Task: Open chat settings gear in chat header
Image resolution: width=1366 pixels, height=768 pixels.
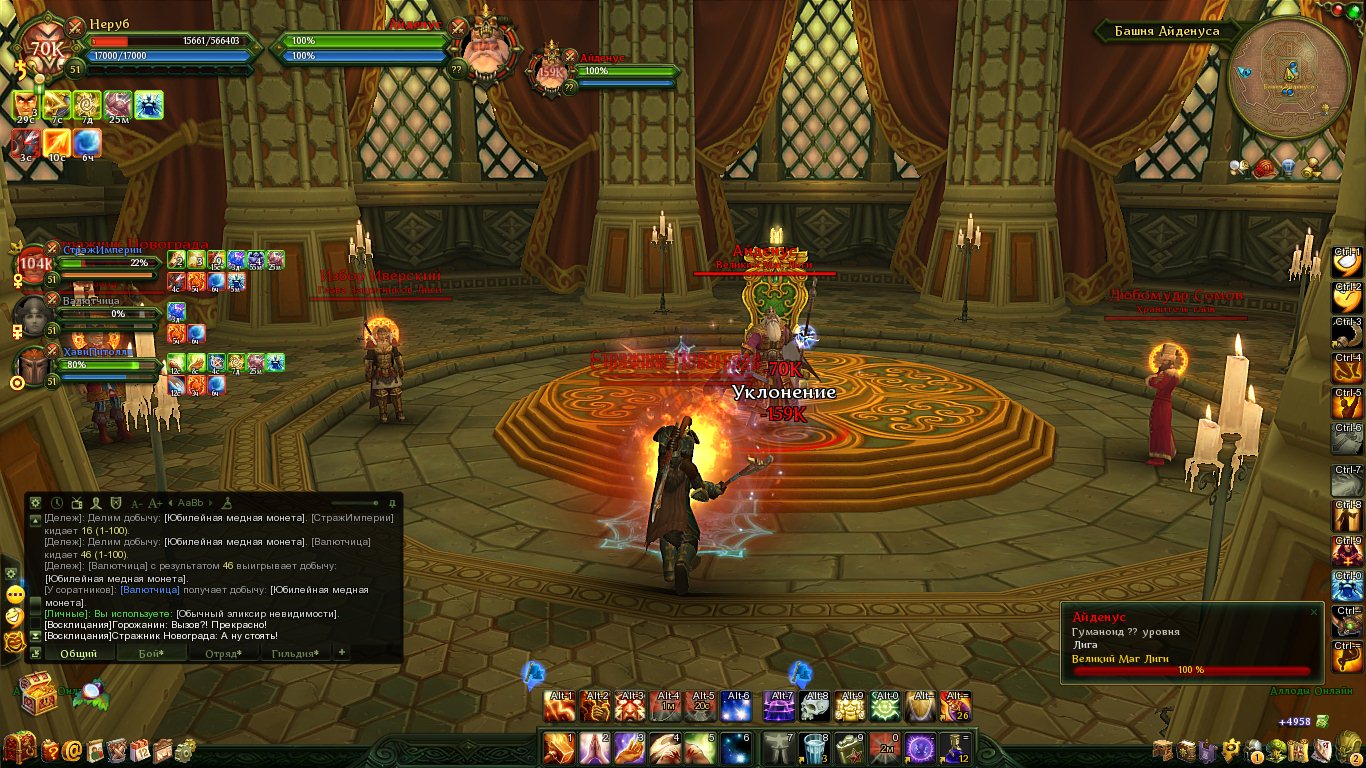Action: coord(36,503)
